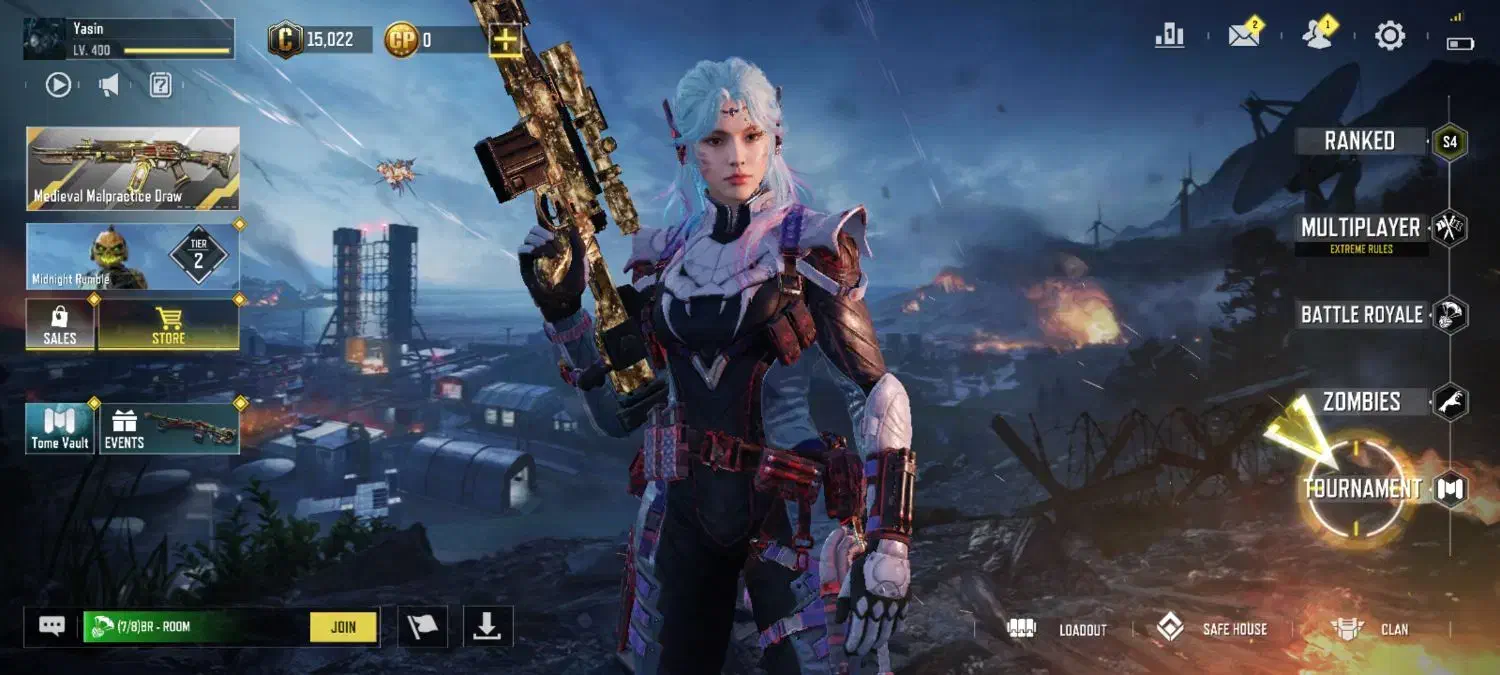Viewport: 1500px width, 675px height.
Task: Open the Tome Vault
Action: pyautogui.click(x=60, y=429)
